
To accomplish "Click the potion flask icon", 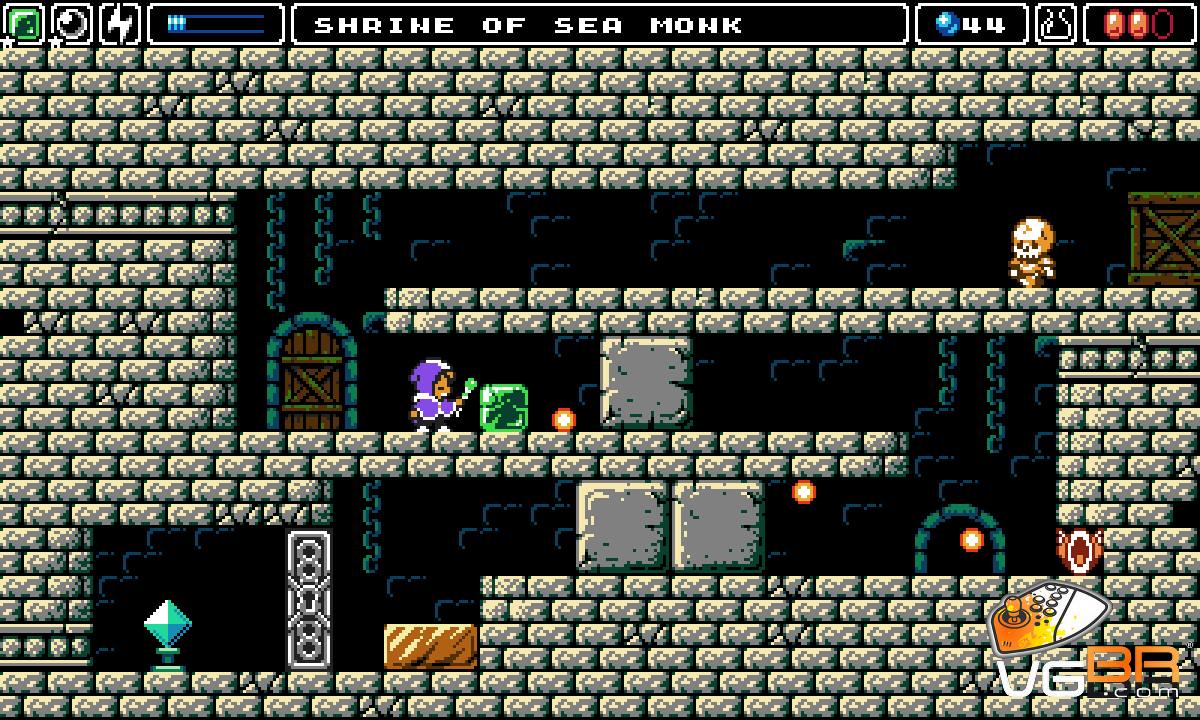I will (1055, 24).
